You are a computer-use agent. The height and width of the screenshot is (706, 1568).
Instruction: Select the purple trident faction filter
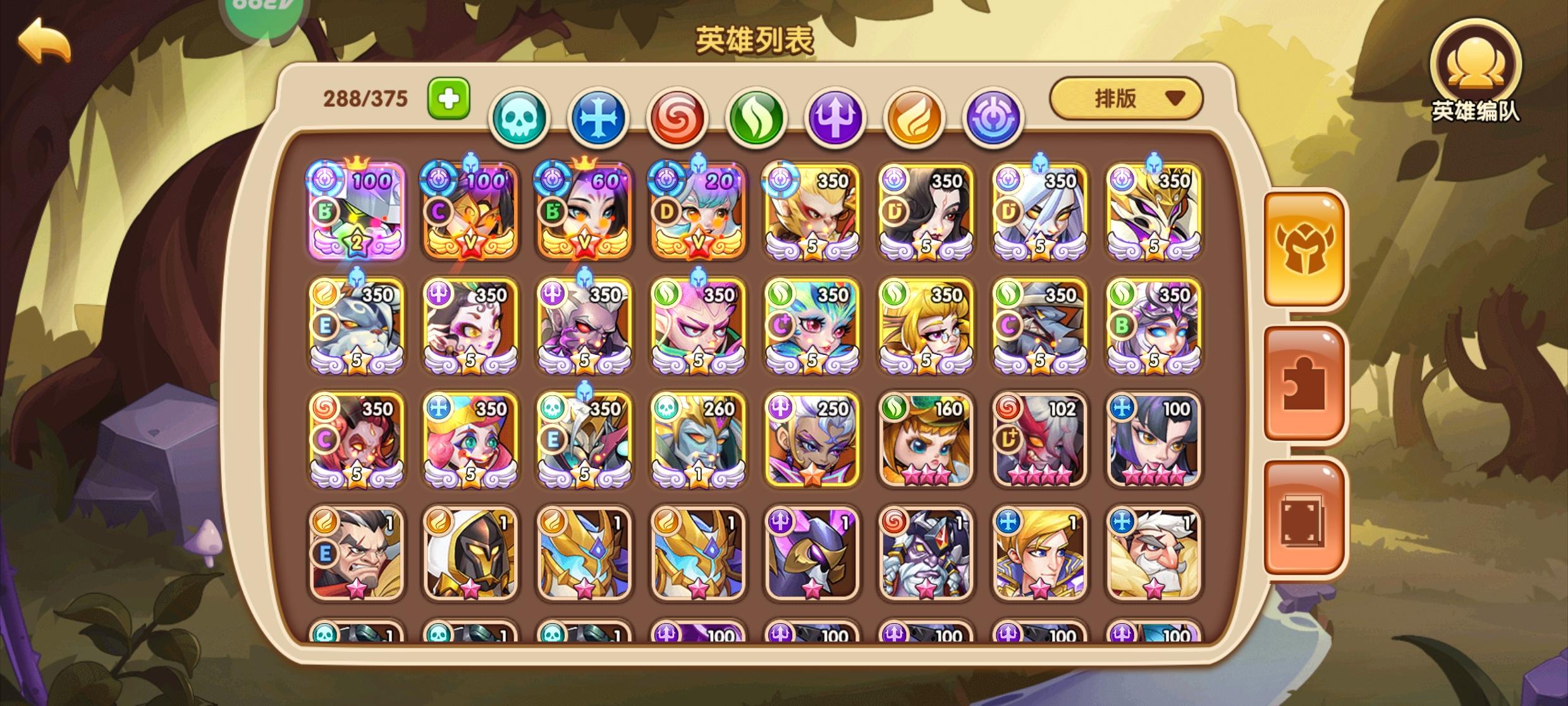point(835,118)
